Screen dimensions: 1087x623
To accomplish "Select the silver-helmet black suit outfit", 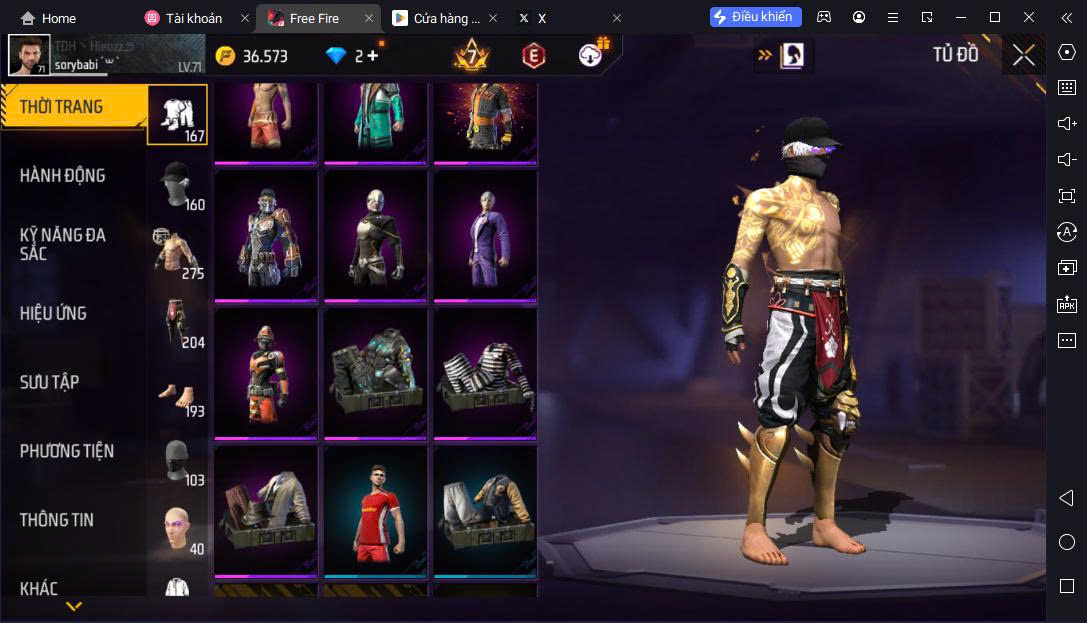I will [x=376, y=235].
